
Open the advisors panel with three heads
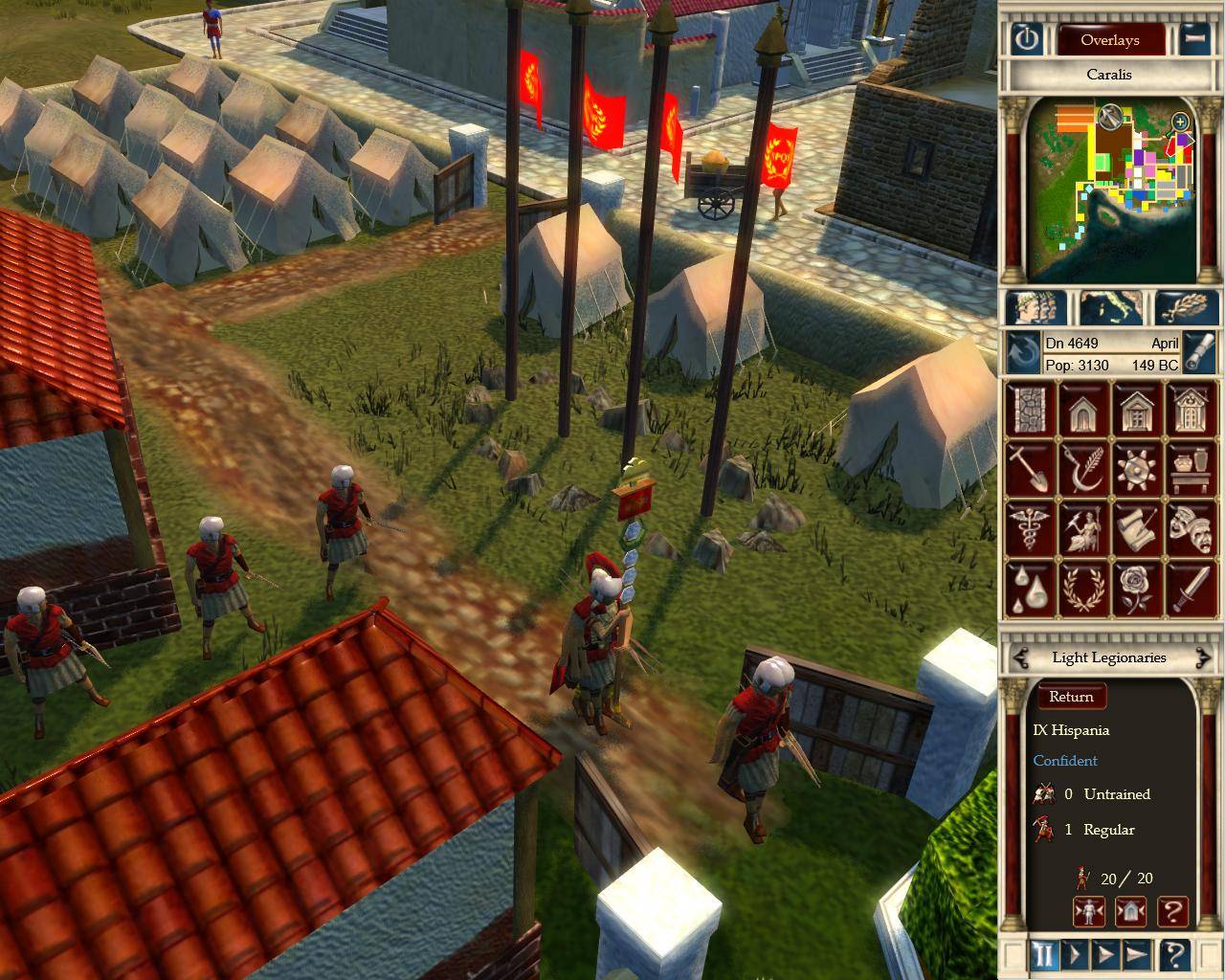tap(1036, 308)
